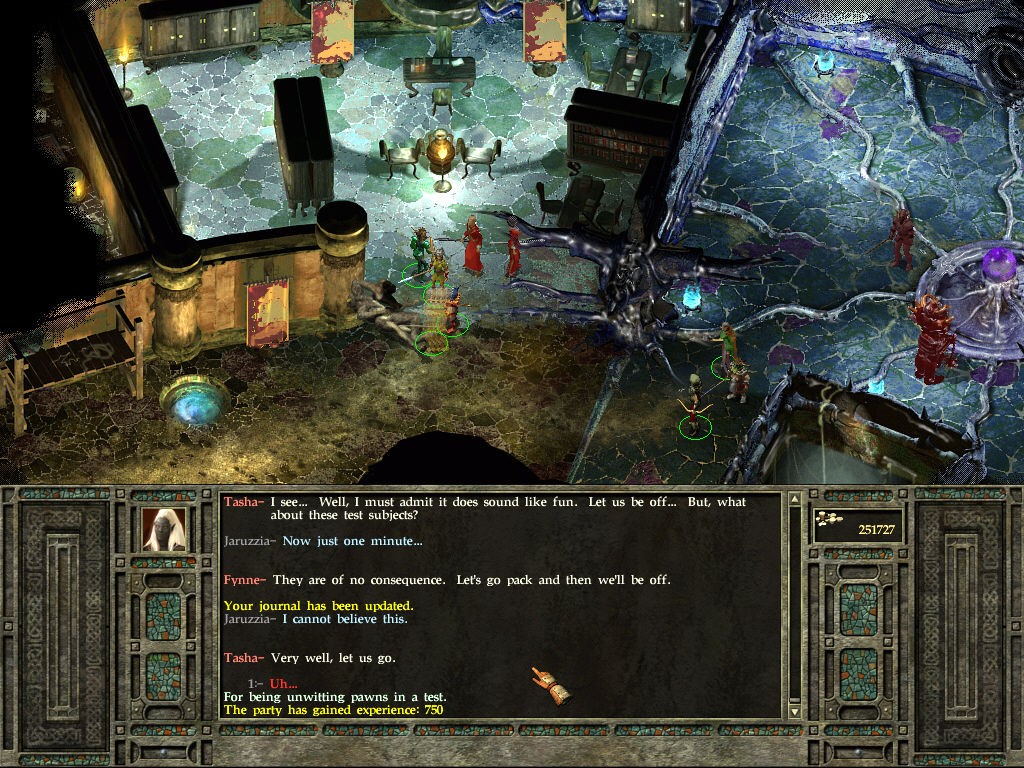Choose the "Uh..." dialogue reply
Image resolution: width=1024 pixels, height=768 pixels.
click(x=284, y=684)
